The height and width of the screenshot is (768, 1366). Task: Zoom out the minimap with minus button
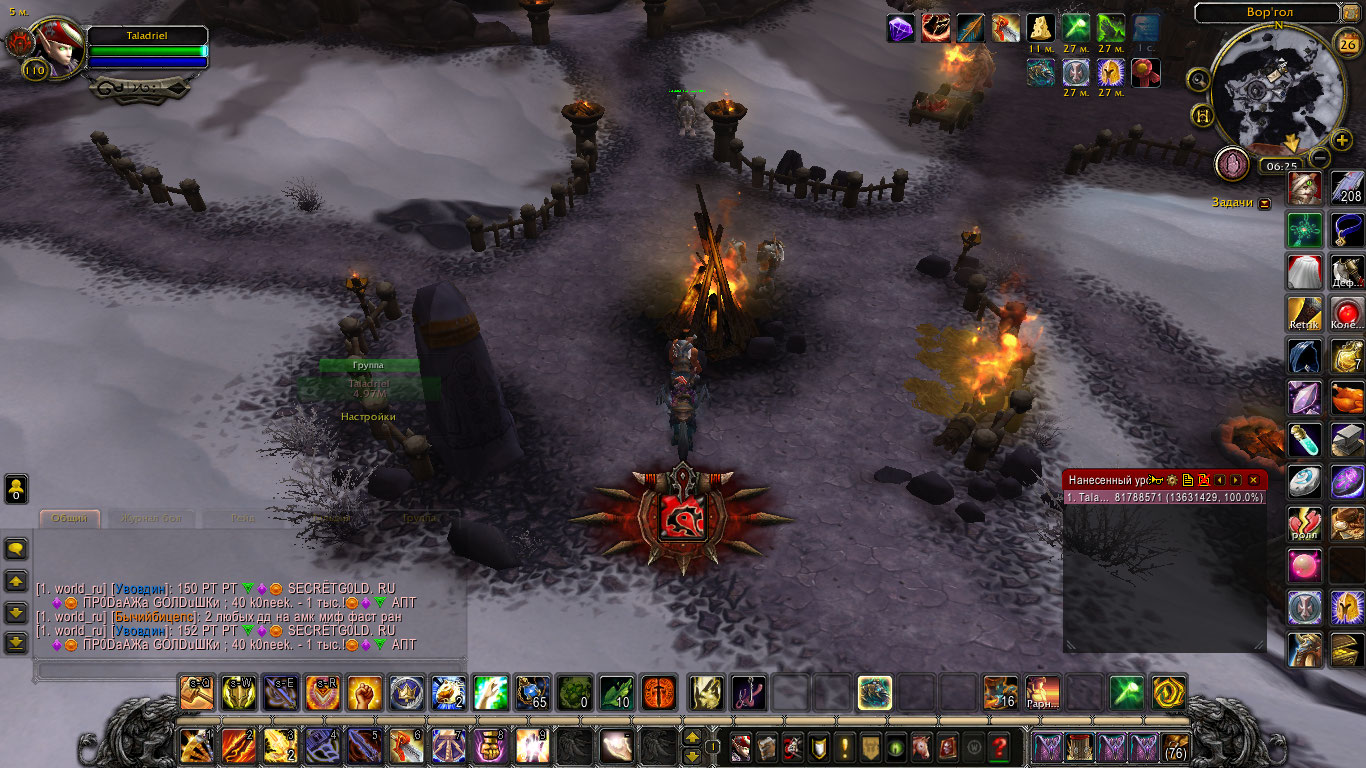[1320, 157]
